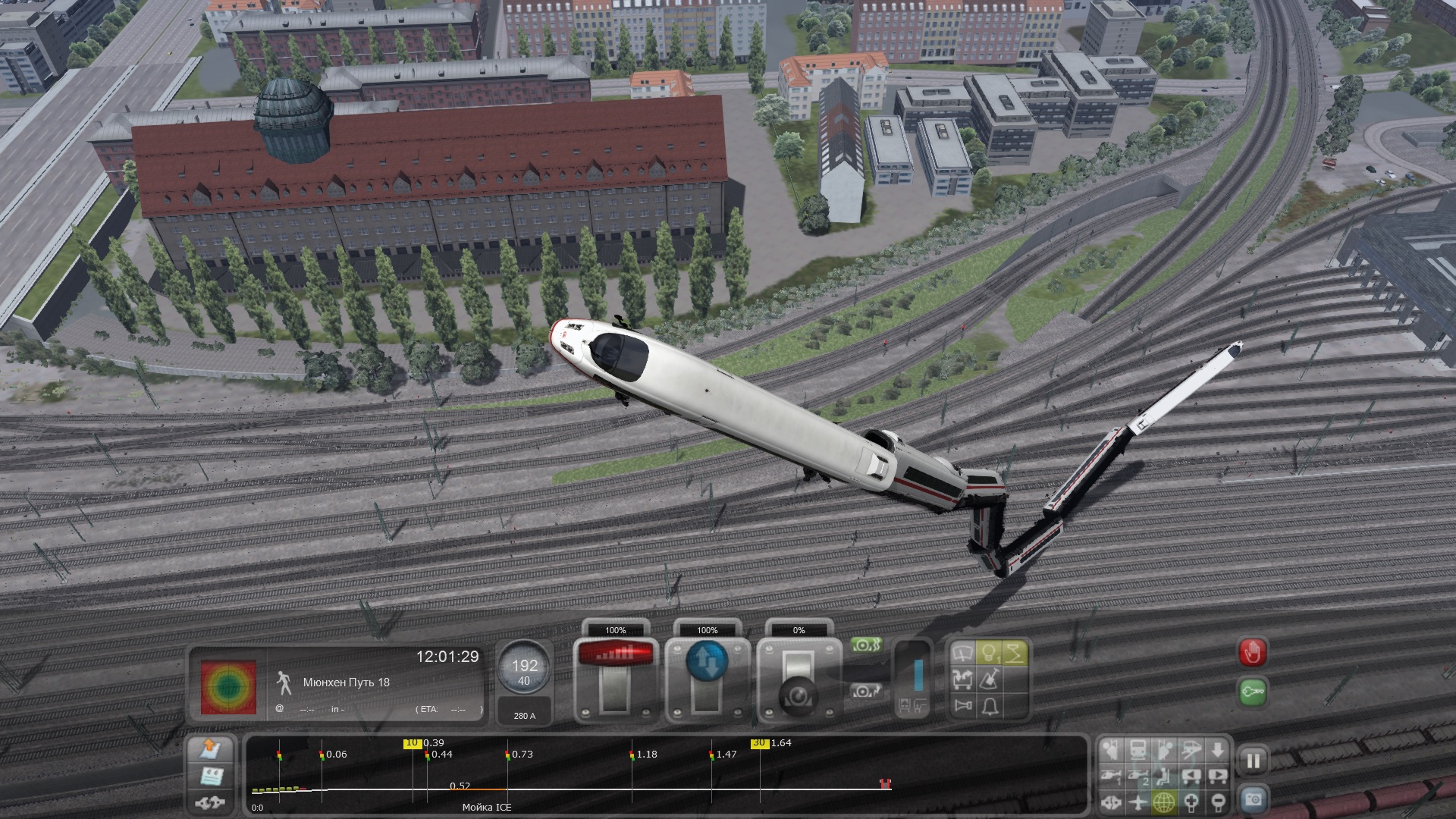Ring the bell
The image size is (1456, 819).
click(989, 707)
